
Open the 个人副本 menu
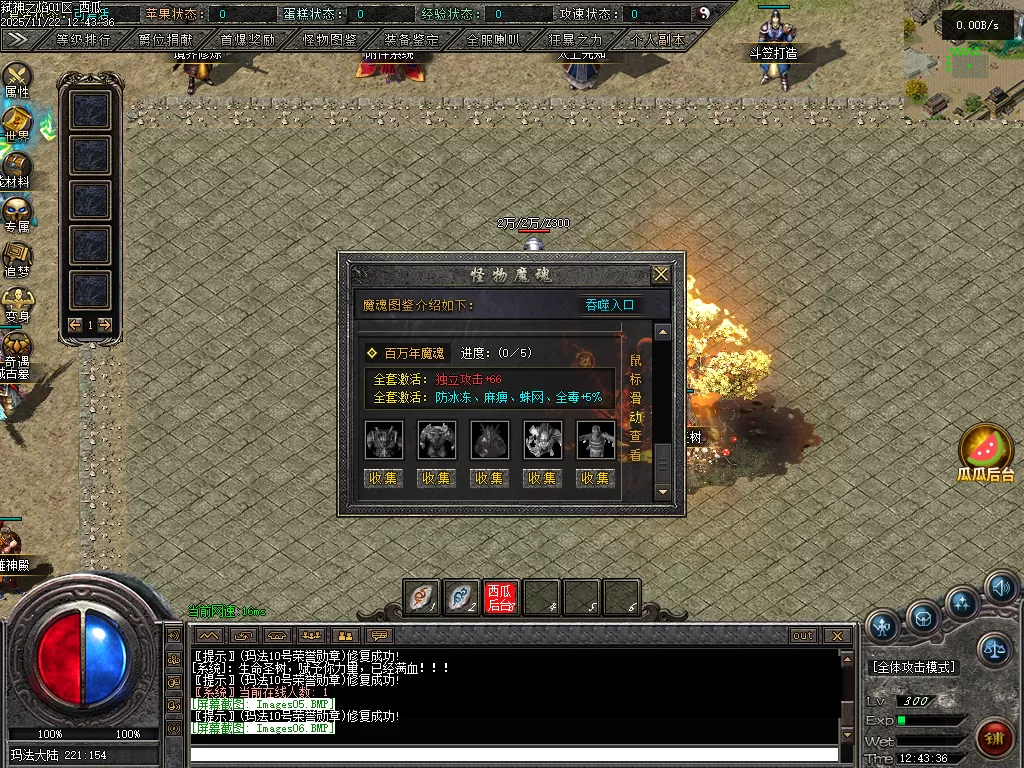pyautogui.click(x=658, y=40)
